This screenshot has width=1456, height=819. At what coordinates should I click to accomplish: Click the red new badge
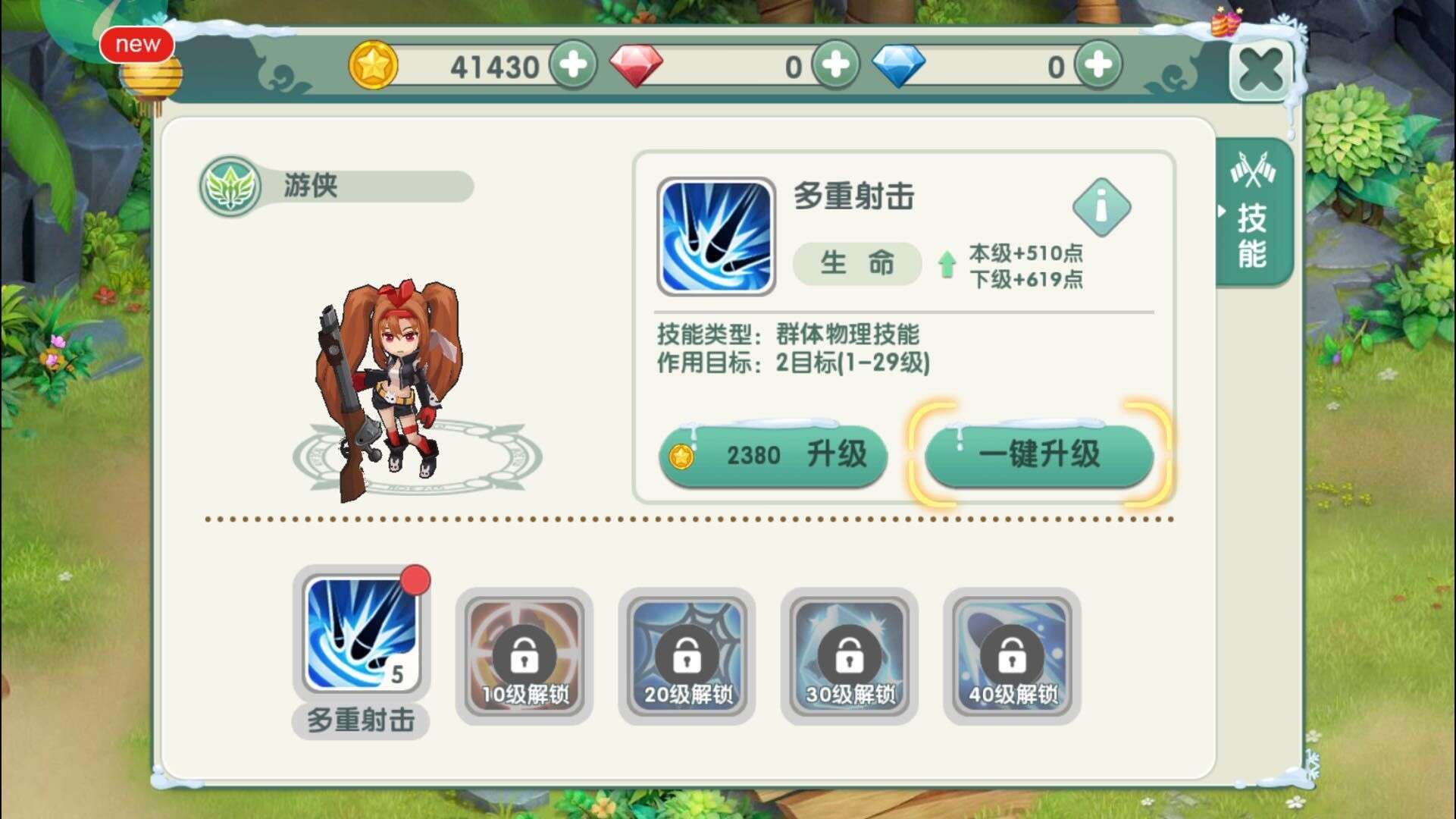pyautogui.click(x=138, y=44)
